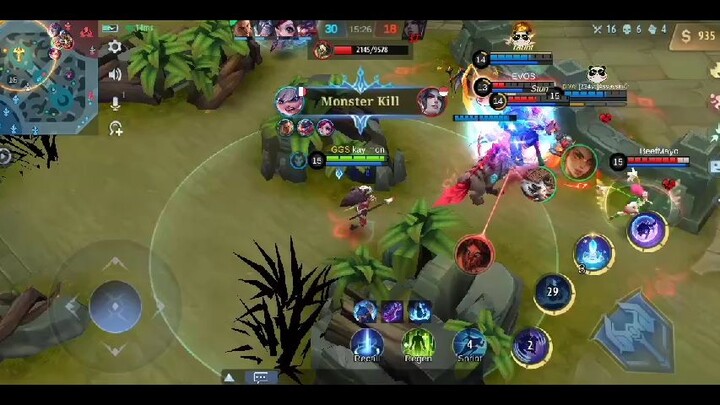The image size is (720, 405).
Task: Tap the hero-plus icon below the microphone
Action: [x=115, y=128]
